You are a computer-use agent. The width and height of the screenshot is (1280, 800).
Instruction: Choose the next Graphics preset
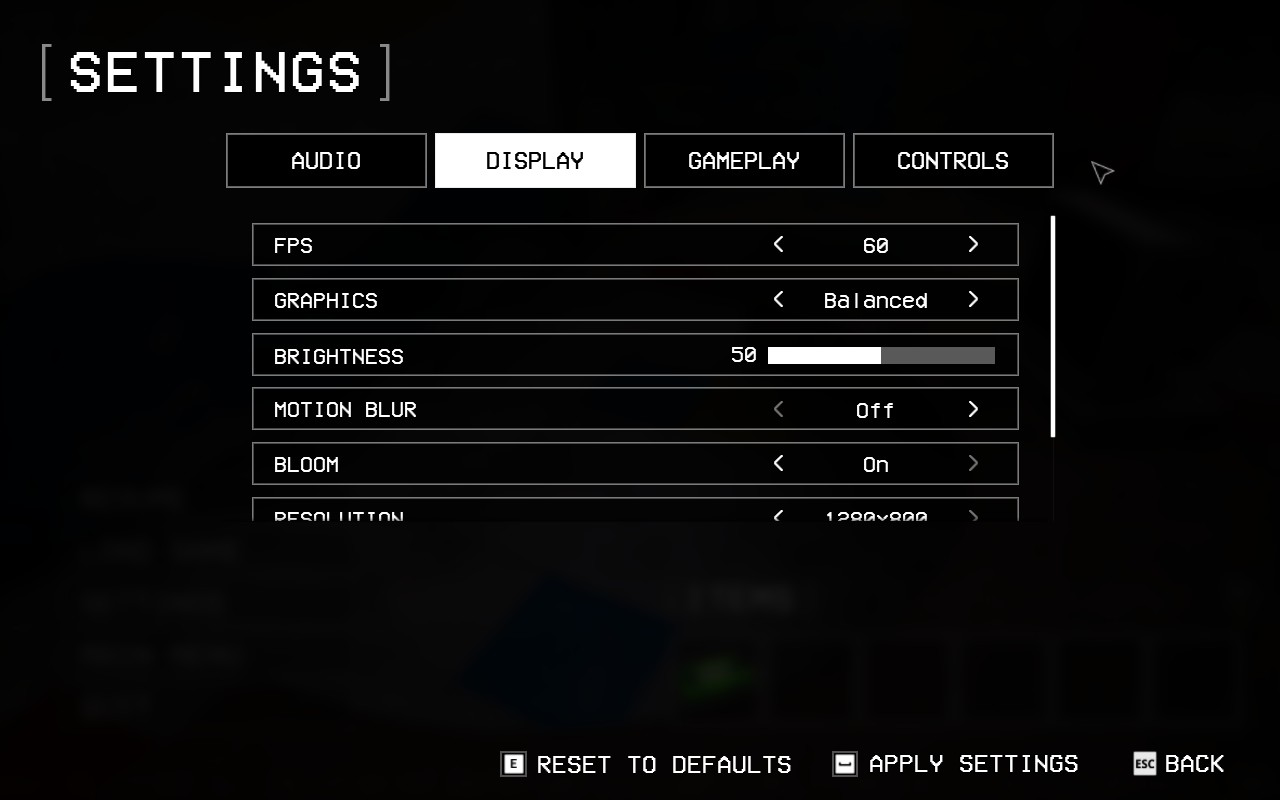pos(973,300)
